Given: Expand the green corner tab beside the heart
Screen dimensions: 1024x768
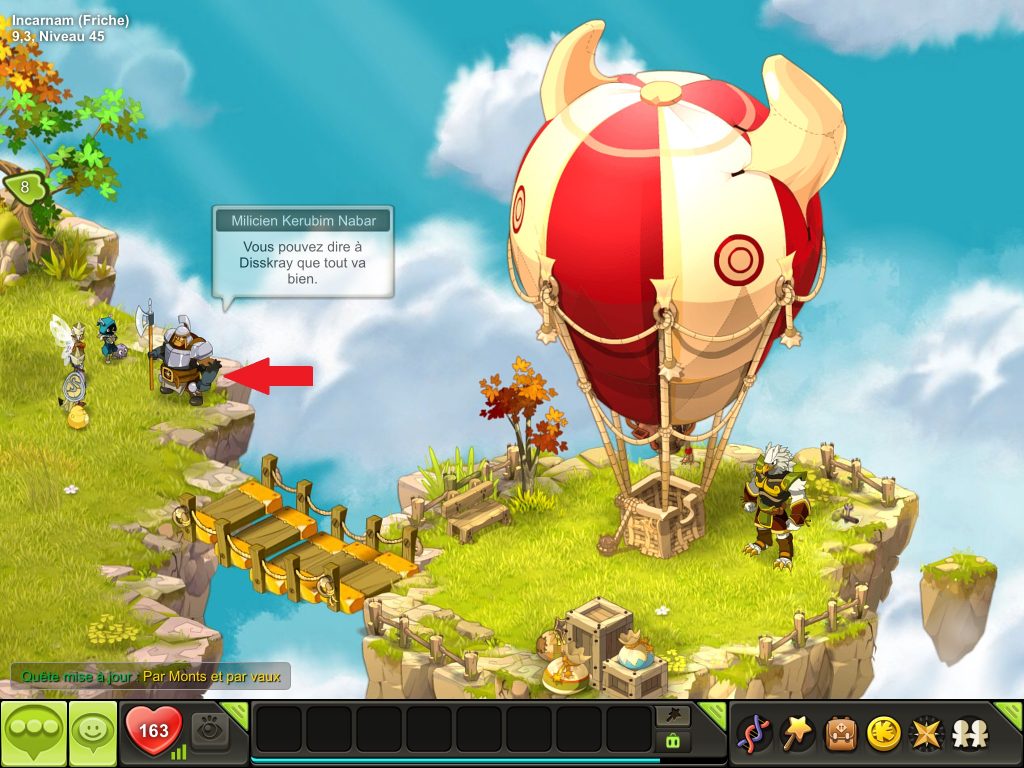Looking at the screenshot, I should (235, 712).
